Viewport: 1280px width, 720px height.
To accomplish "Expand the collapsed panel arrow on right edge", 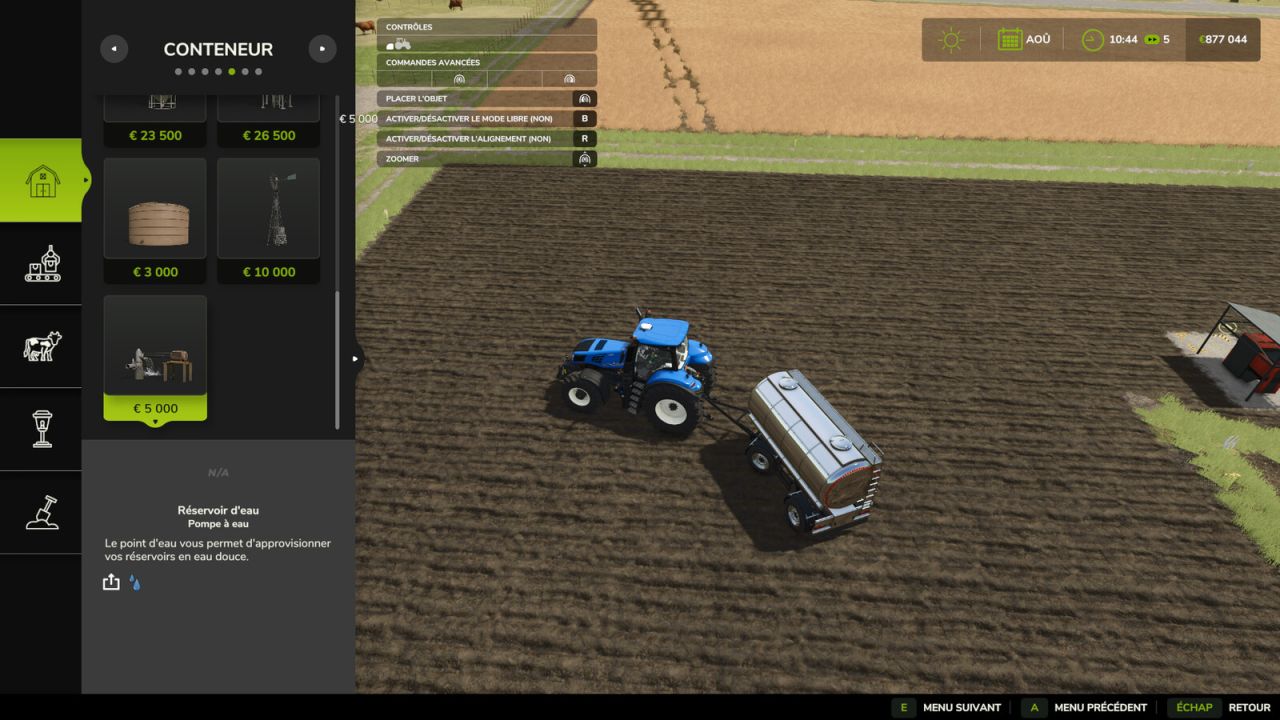I will click(x=355, y=357).
